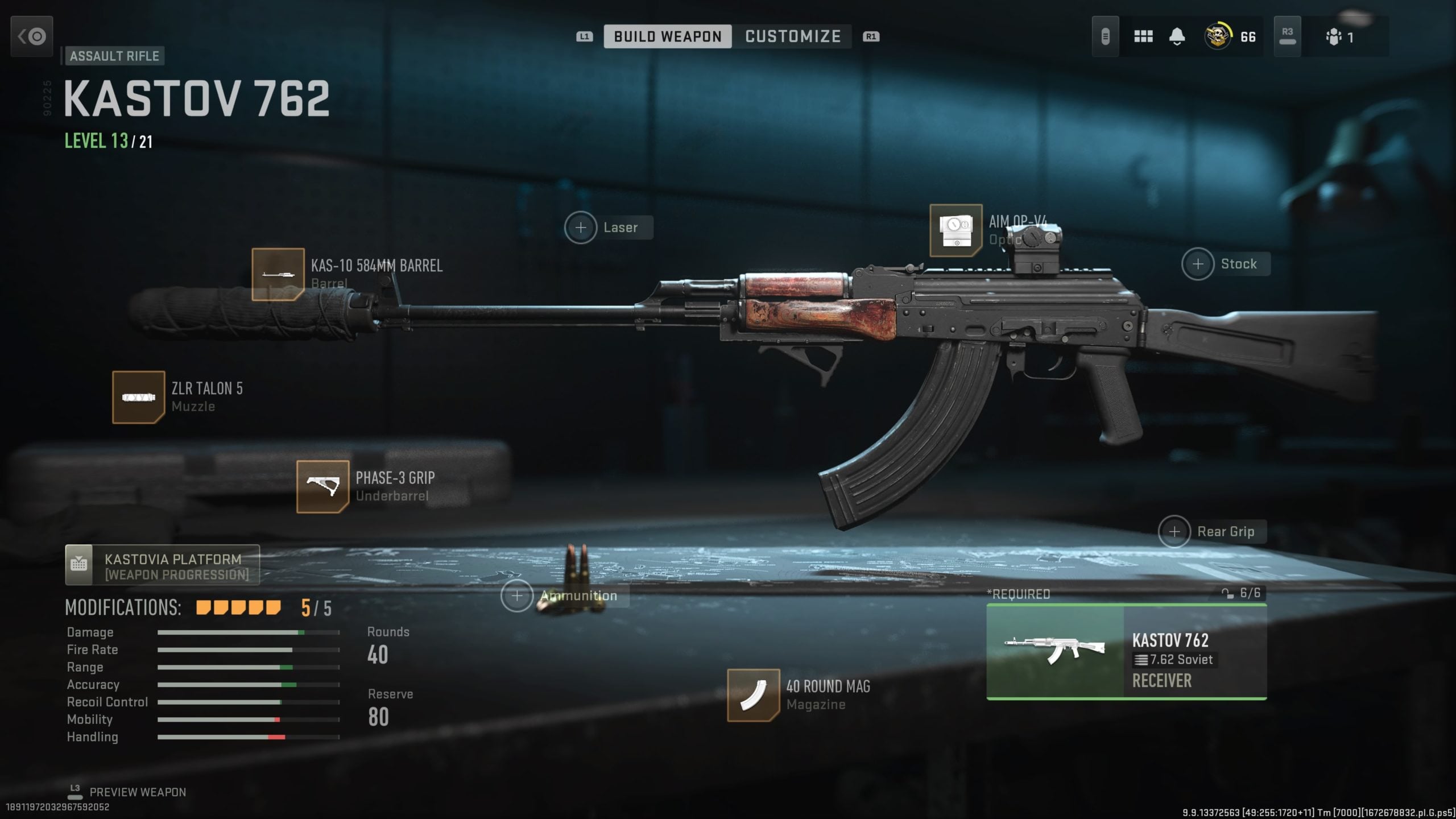Select the ZLR Talon 5 muzzle icon
This screenshot has width=1456, height=819.
pos(138,396)
